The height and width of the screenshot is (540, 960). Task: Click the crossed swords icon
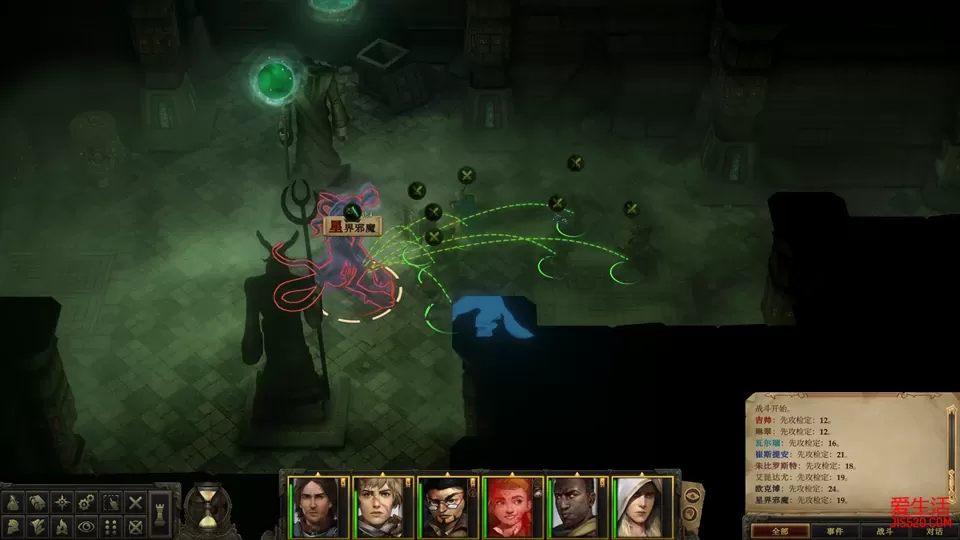pyautogui.click(x=136, y=502)
